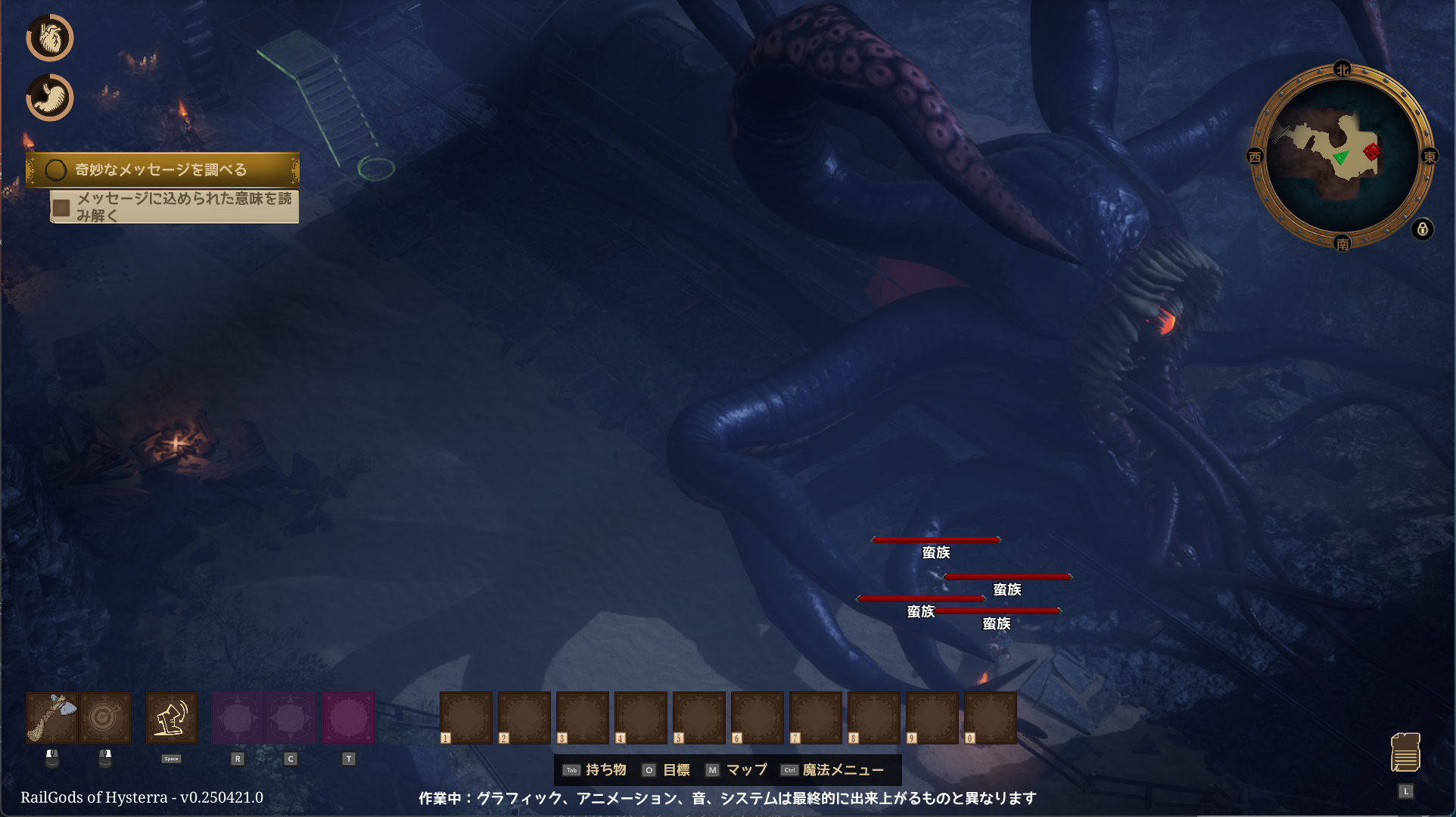
Task: Activate the bullseye target skill slot
Action: coord(105,717)
